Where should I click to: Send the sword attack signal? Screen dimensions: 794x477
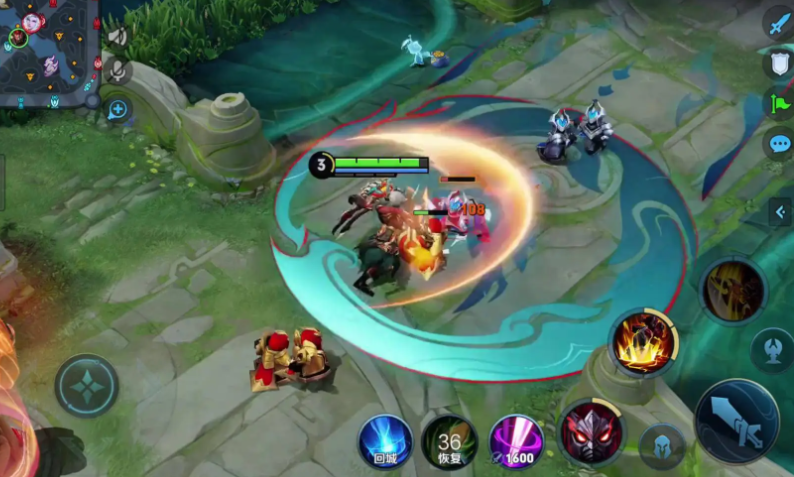778,23
